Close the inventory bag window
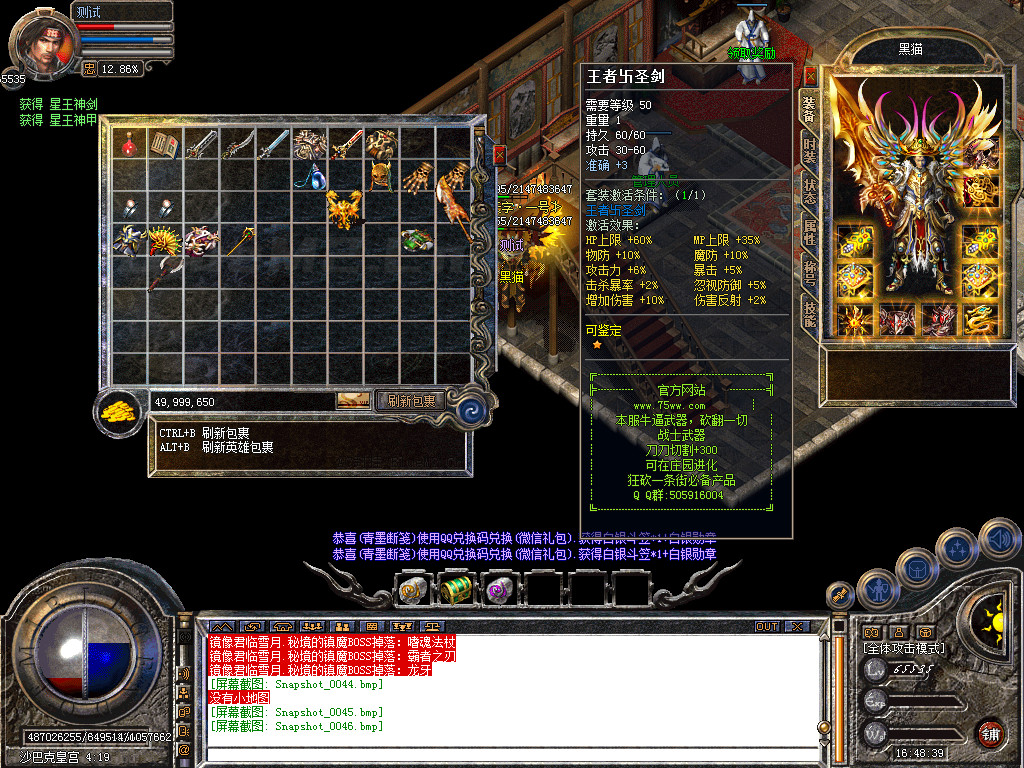 pyautogui.click(x=499, y=156)
